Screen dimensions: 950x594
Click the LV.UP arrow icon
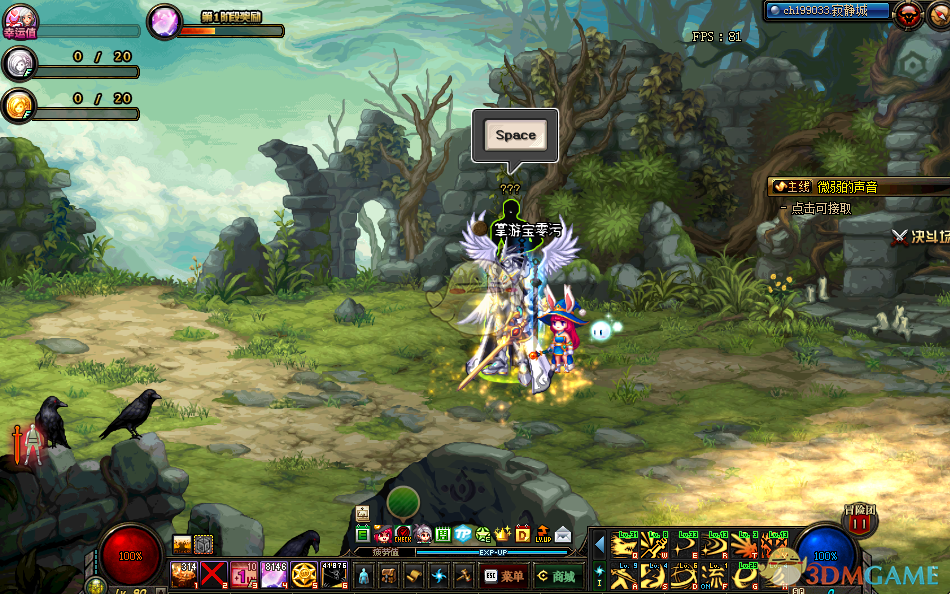(x=543, y=534)
